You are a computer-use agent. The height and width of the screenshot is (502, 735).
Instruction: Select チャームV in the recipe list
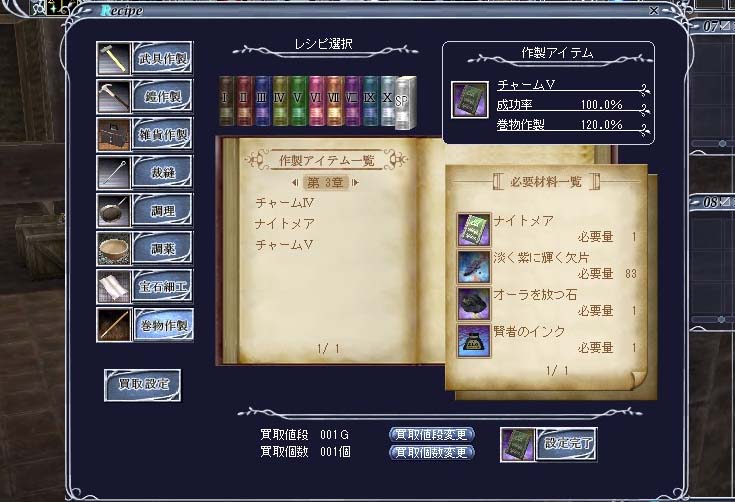coord(285,244)
